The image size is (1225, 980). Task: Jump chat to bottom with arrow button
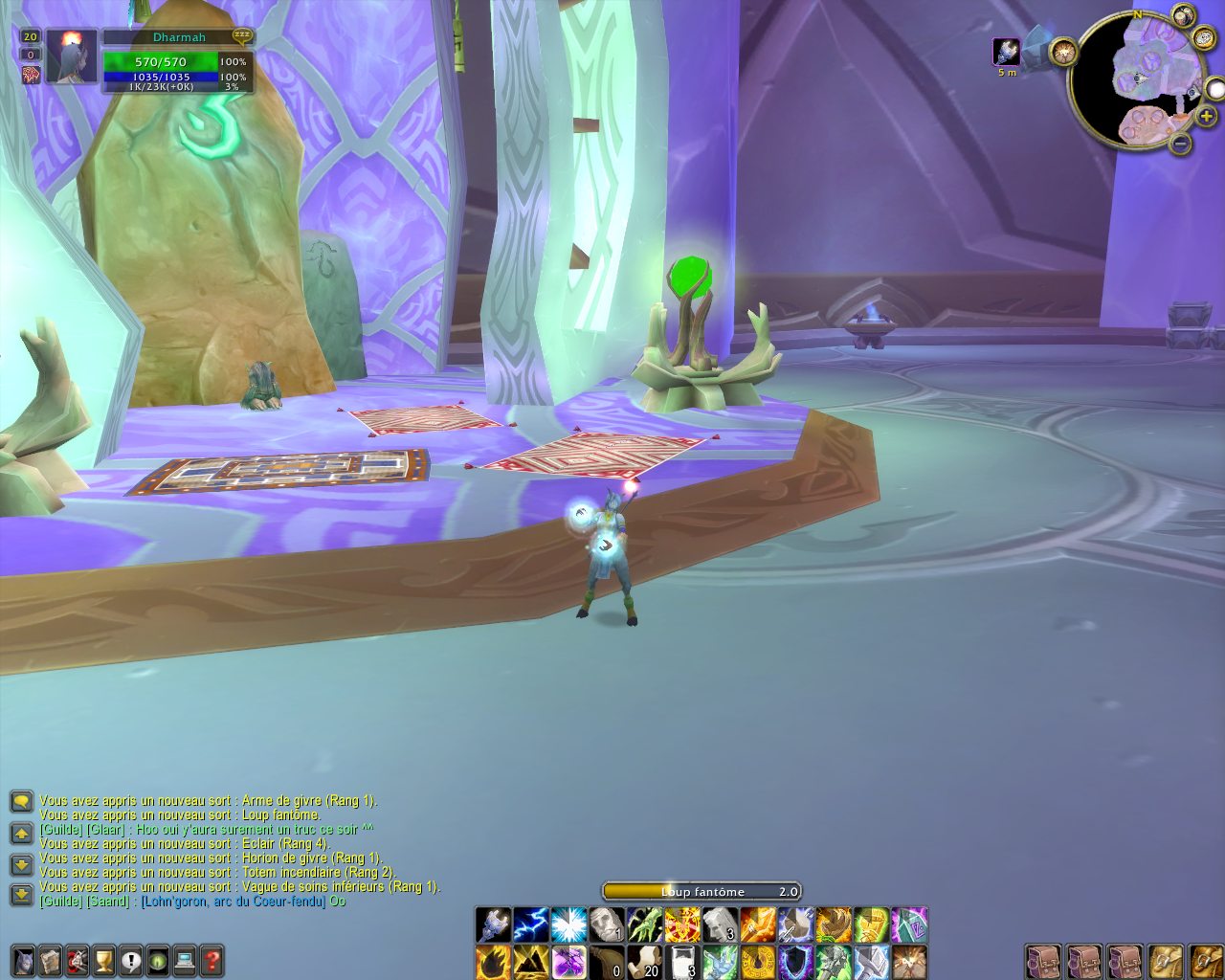[x=22, y=895]
